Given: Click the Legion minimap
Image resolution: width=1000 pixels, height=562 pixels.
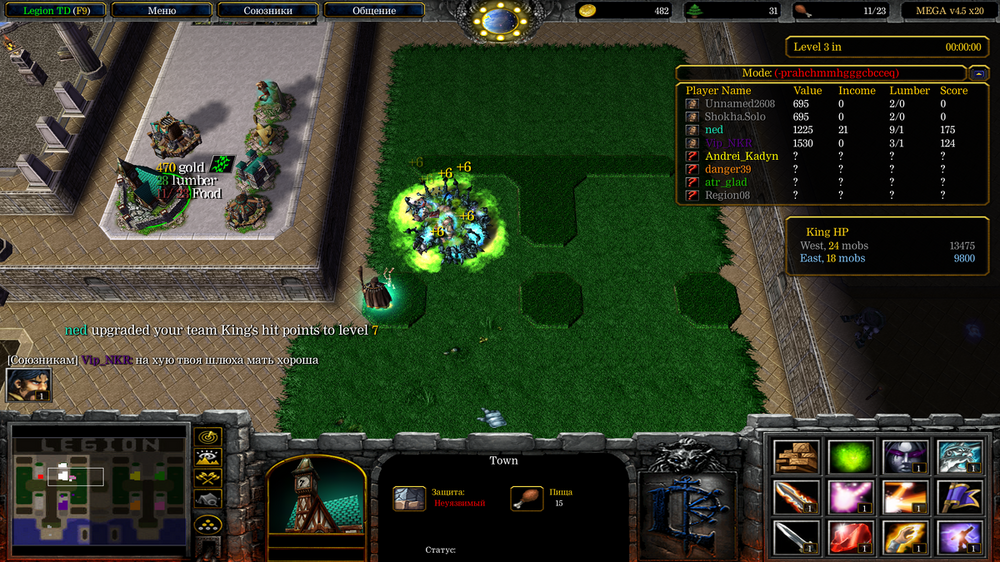Looking at the screenshot, I should (99, 490).
